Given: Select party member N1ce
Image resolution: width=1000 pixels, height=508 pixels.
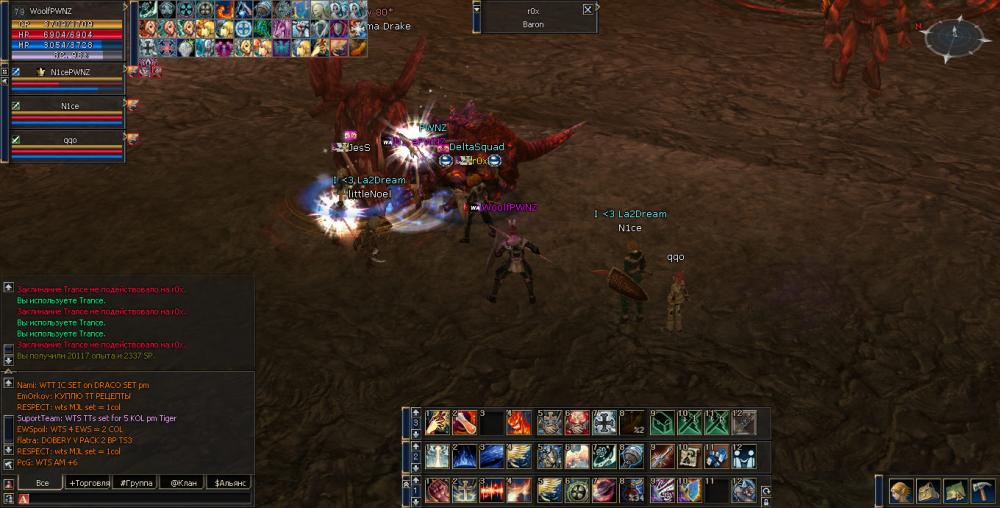Looking at the screenshot, I should click(70, 104).
